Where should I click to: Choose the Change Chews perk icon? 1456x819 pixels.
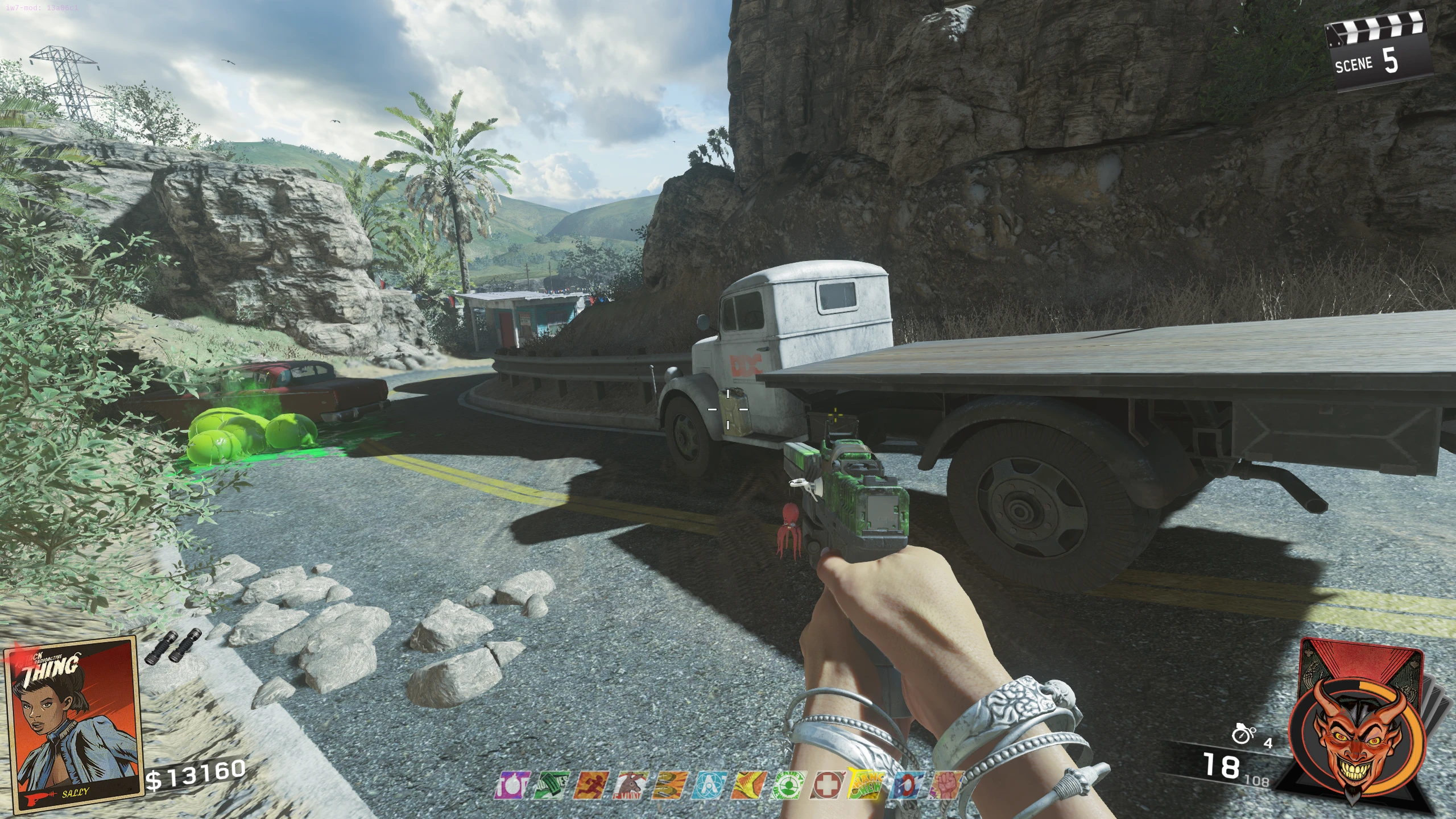pos(866,785)
